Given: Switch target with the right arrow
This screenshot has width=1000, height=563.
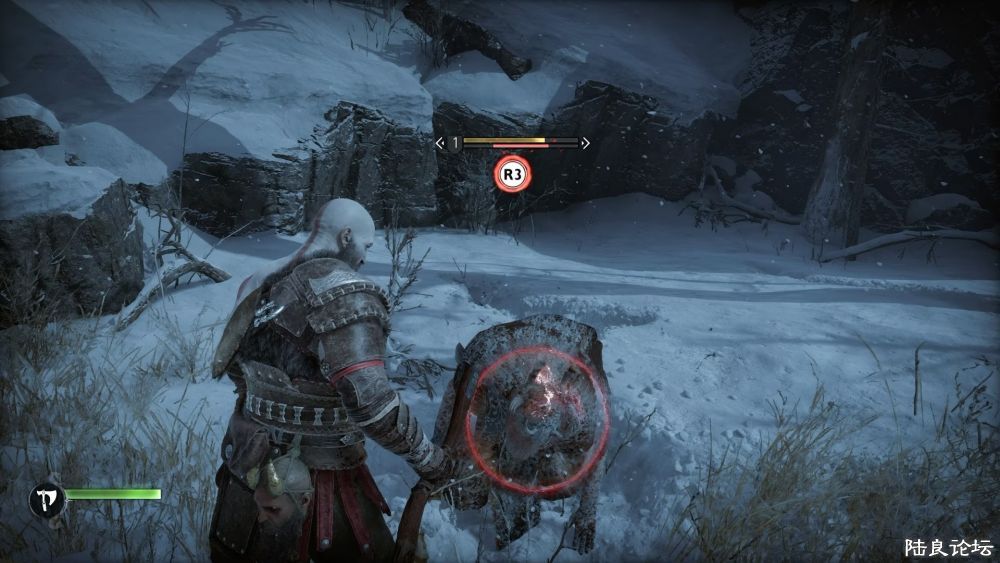Looking at the screenshot, I should tap(585, 143).
